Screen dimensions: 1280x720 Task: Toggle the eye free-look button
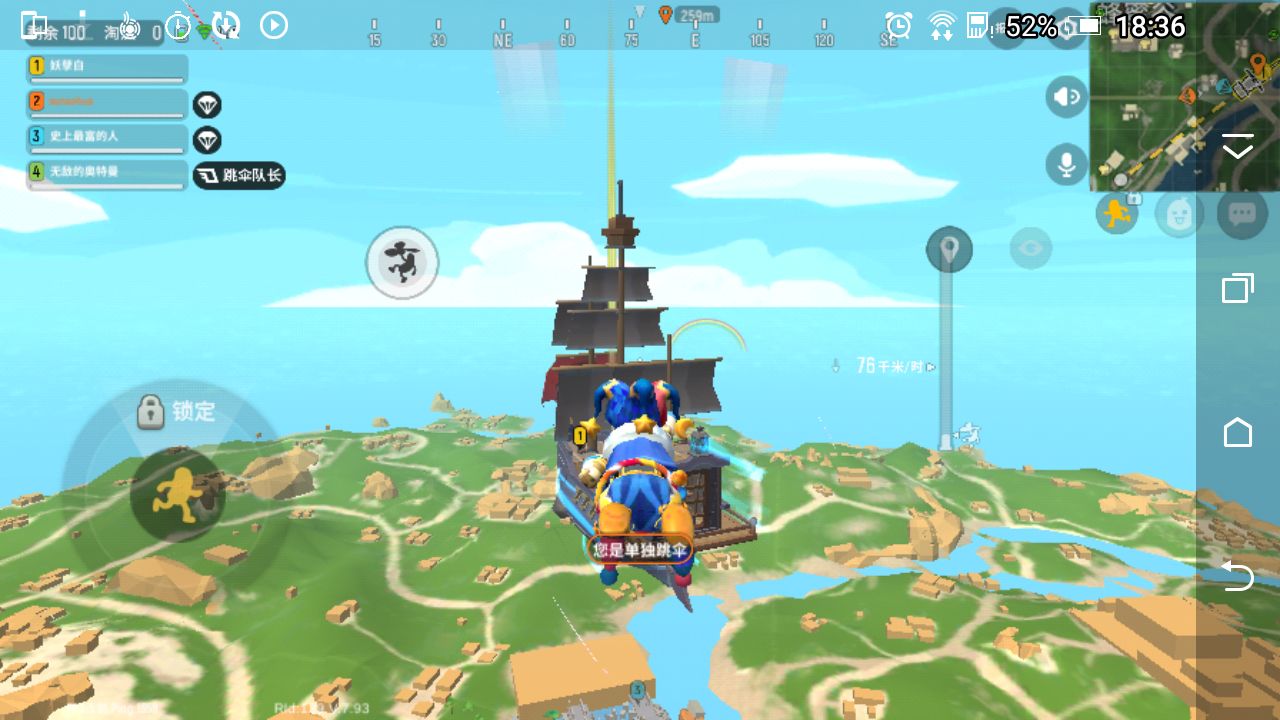coord(1030,248)
